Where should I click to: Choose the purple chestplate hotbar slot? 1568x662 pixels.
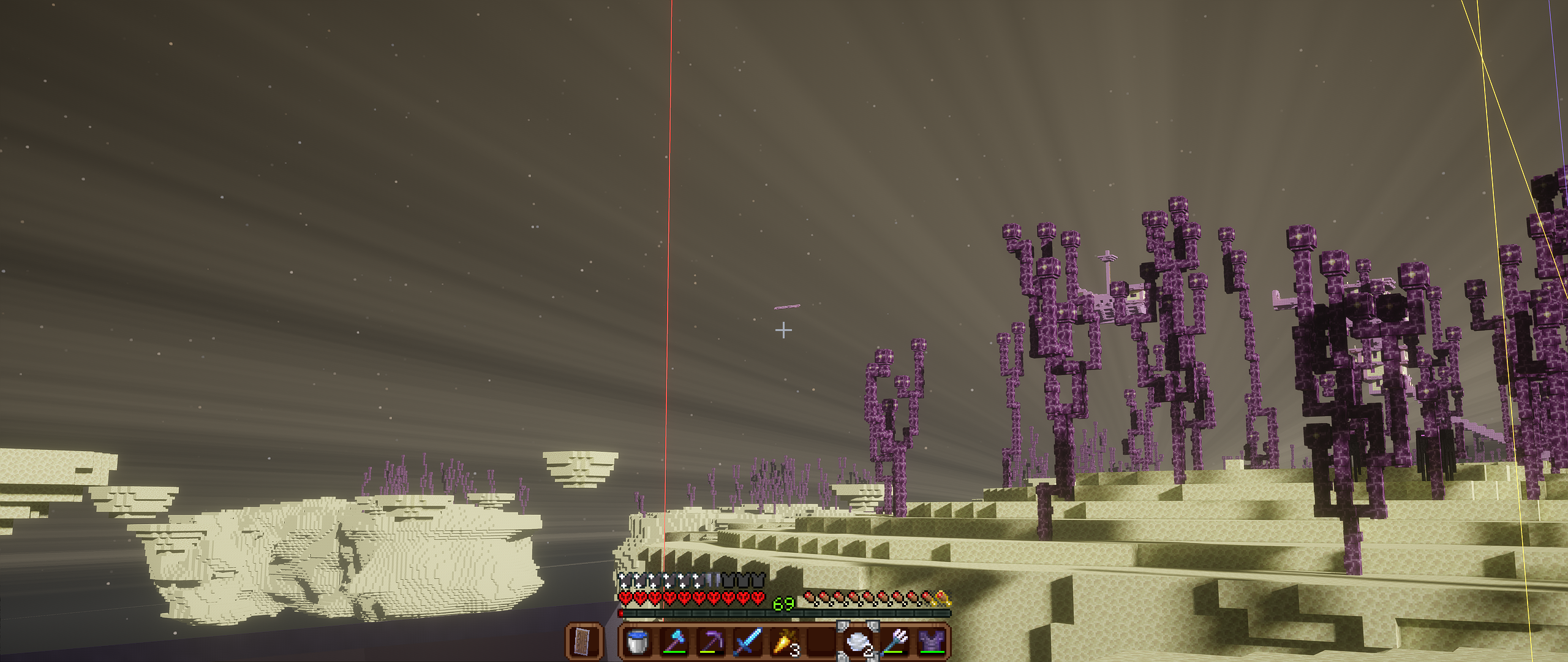pyautogui.click(x=931, y=642)
